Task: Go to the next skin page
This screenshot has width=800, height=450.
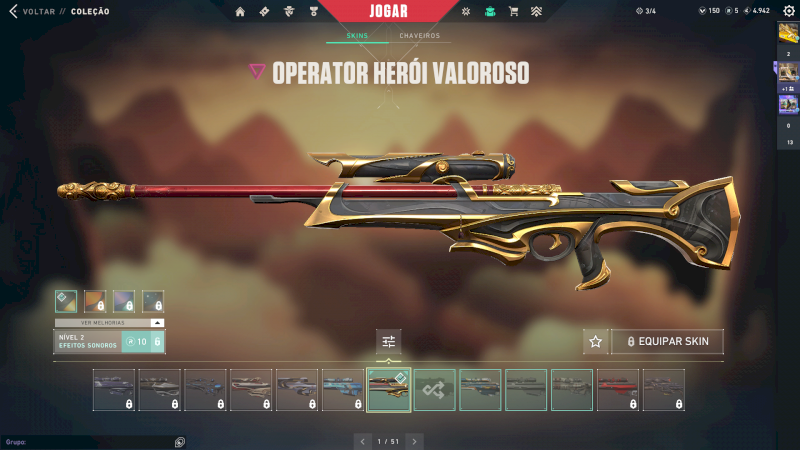Action: coord(415,440)
